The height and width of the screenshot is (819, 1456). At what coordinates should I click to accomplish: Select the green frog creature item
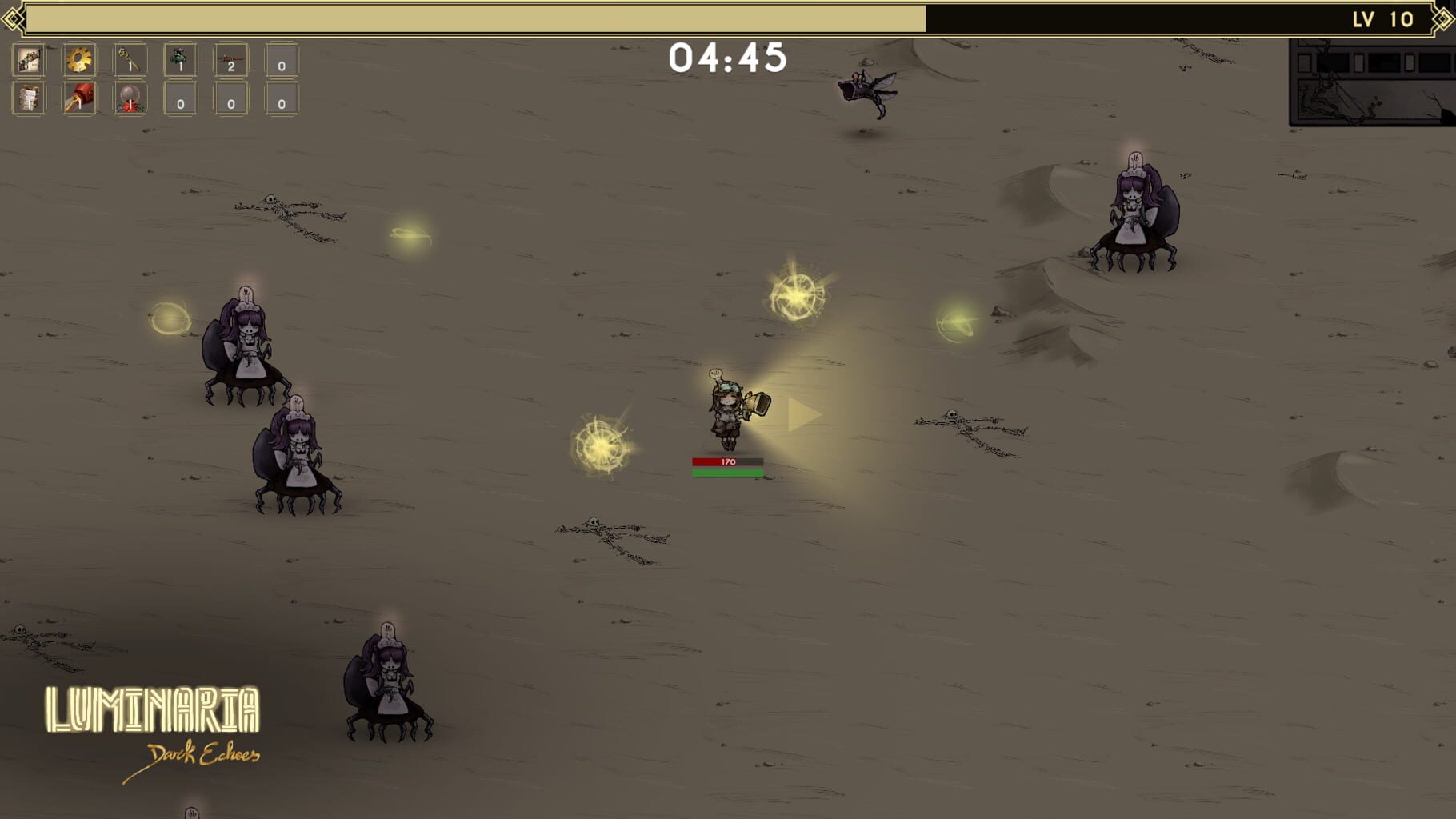point(181,60)
